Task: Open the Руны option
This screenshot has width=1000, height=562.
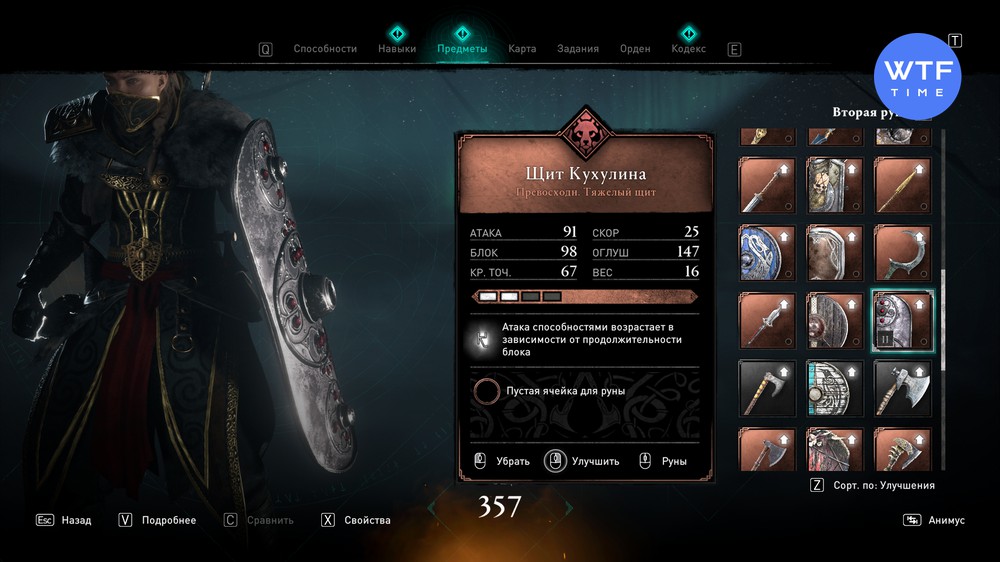Action: [663, 461]
